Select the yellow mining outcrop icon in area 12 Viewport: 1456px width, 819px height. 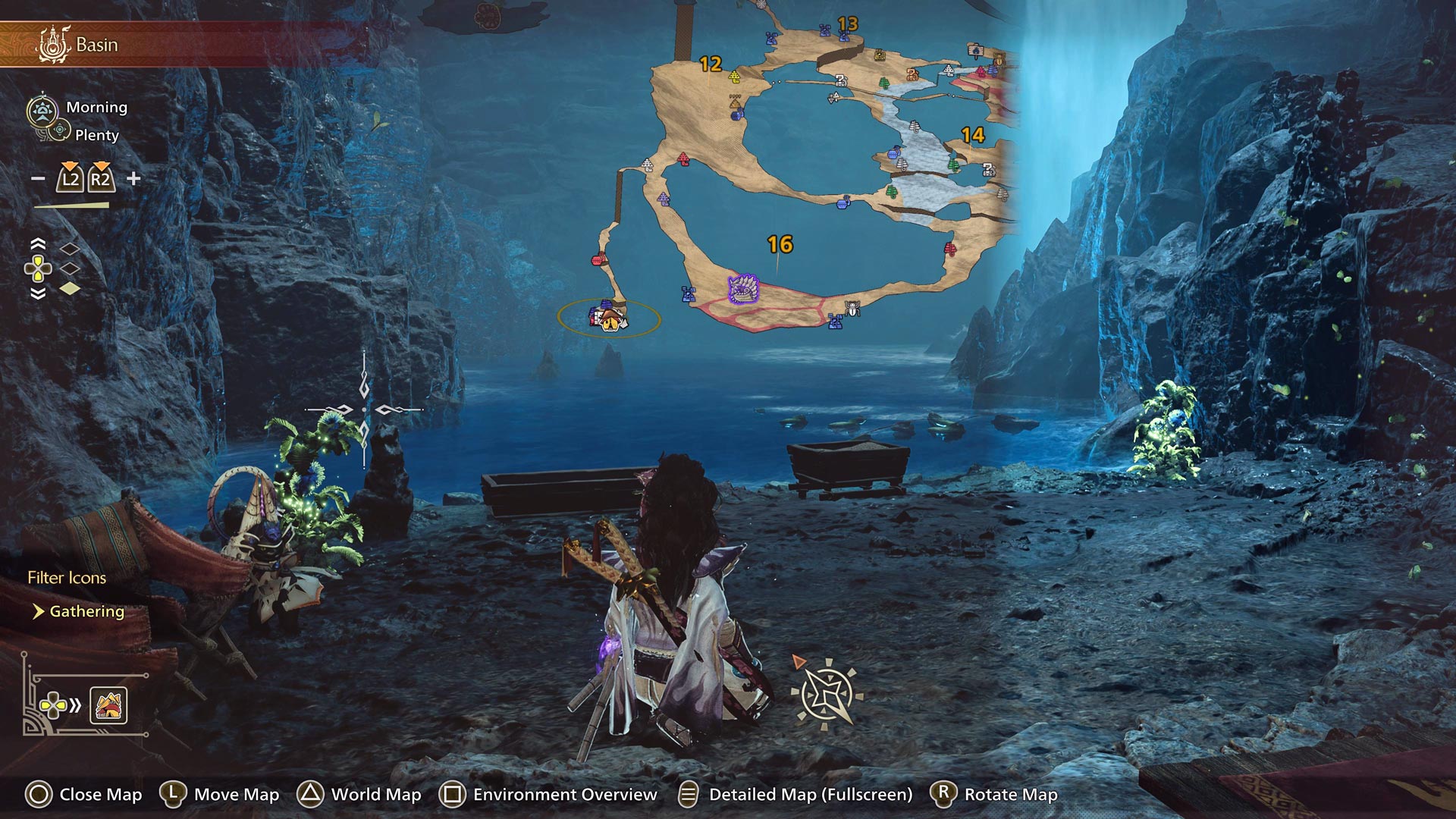point(733,76)
